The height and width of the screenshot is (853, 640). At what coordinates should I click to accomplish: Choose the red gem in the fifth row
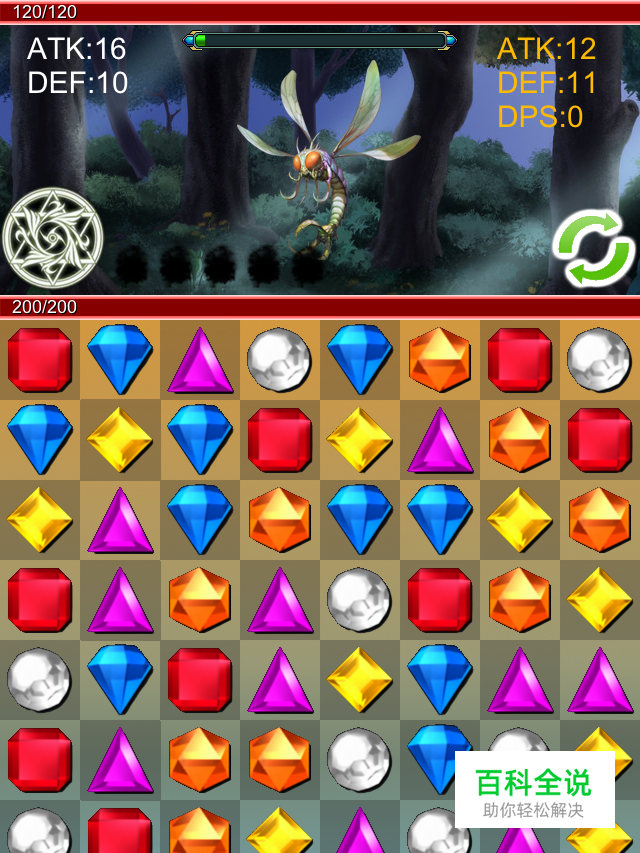click(200, 680)
